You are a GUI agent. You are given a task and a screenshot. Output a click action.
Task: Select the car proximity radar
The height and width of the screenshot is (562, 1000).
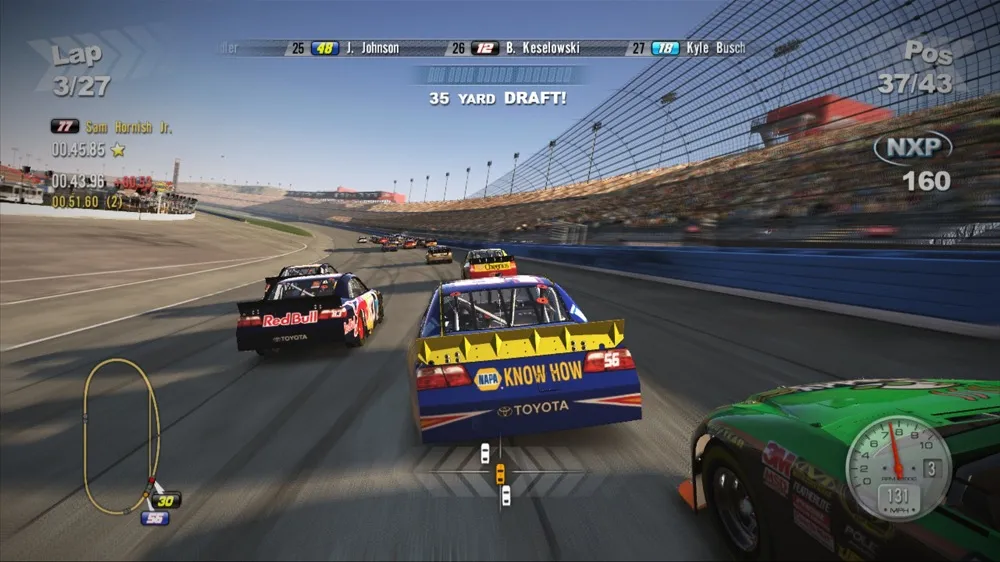497,470
